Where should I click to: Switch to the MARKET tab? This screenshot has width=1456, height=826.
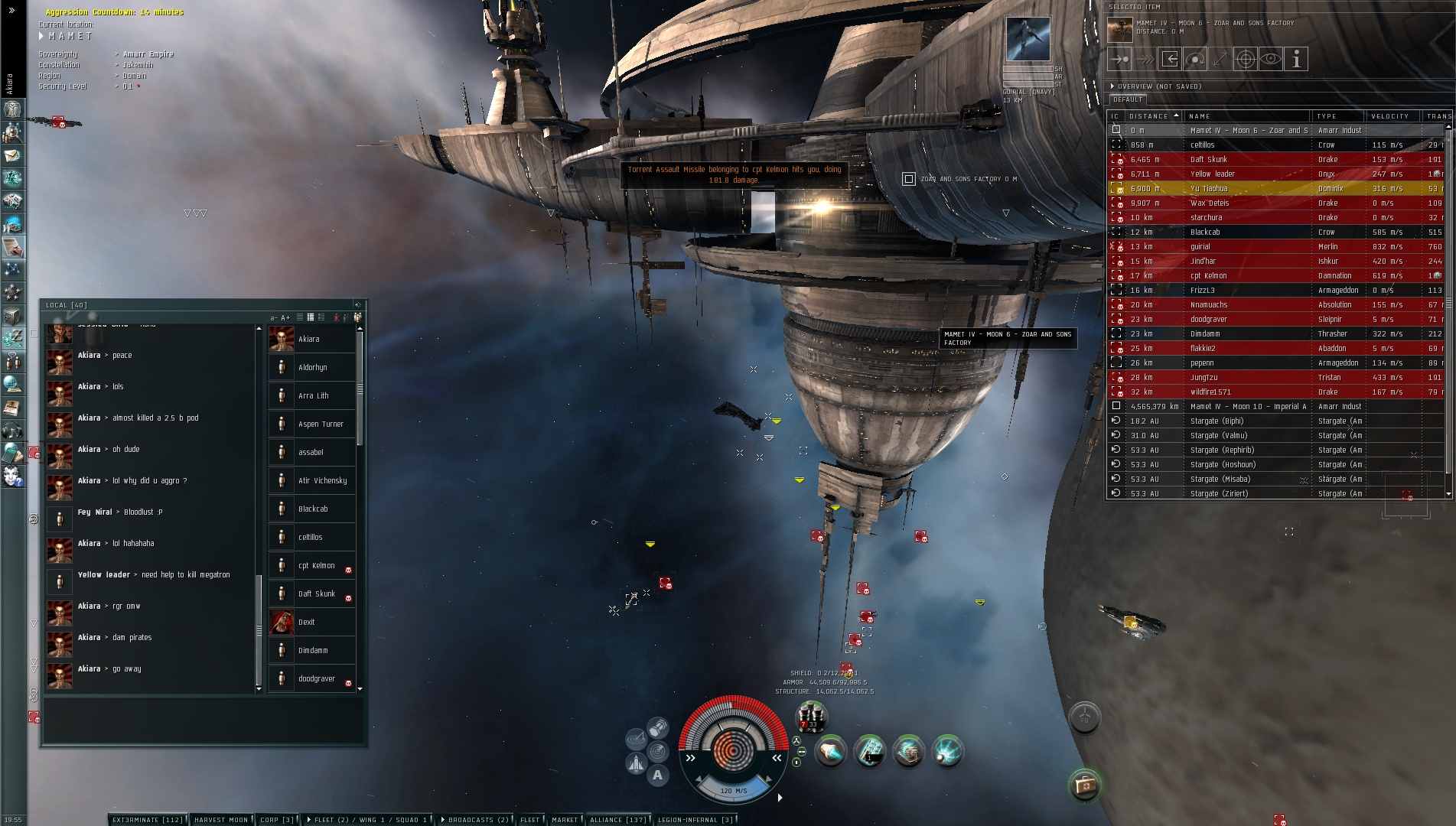pyautogui.click(x=565, y=820)
